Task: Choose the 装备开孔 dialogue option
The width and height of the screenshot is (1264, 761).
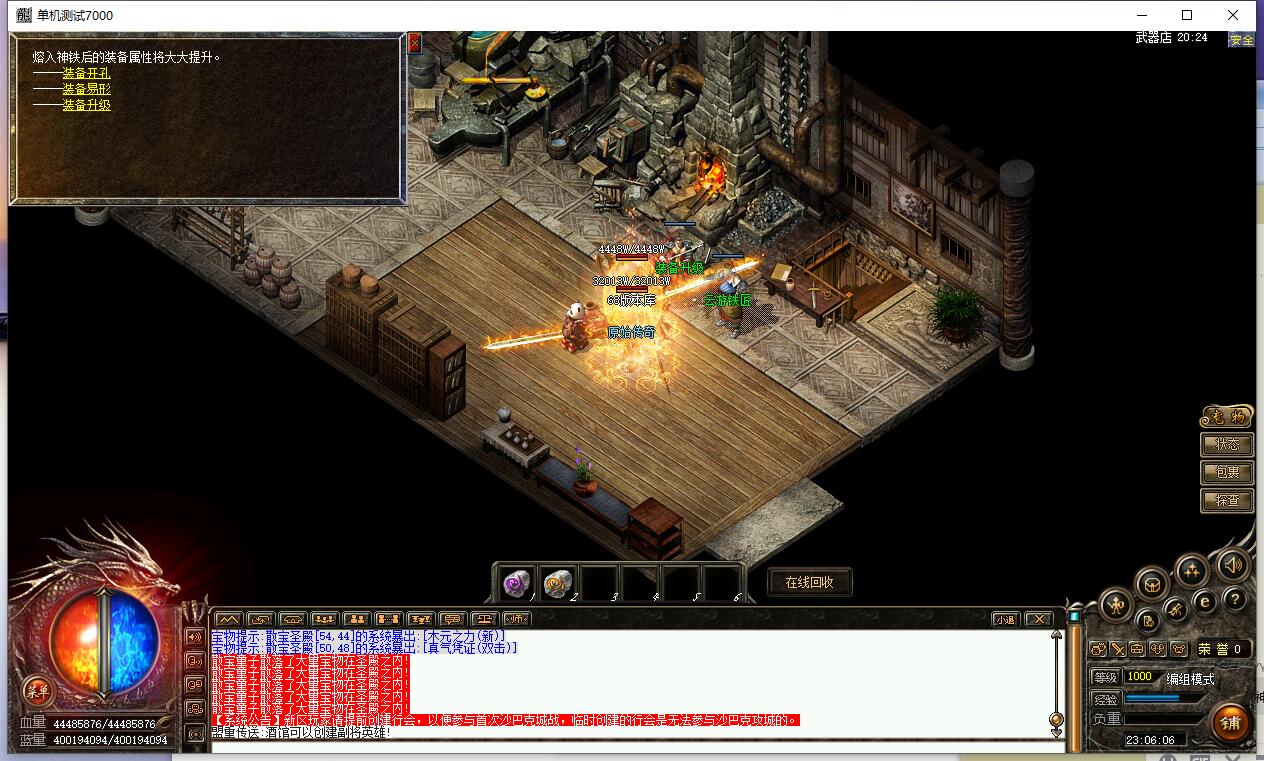Action: [x=86, y=73]
